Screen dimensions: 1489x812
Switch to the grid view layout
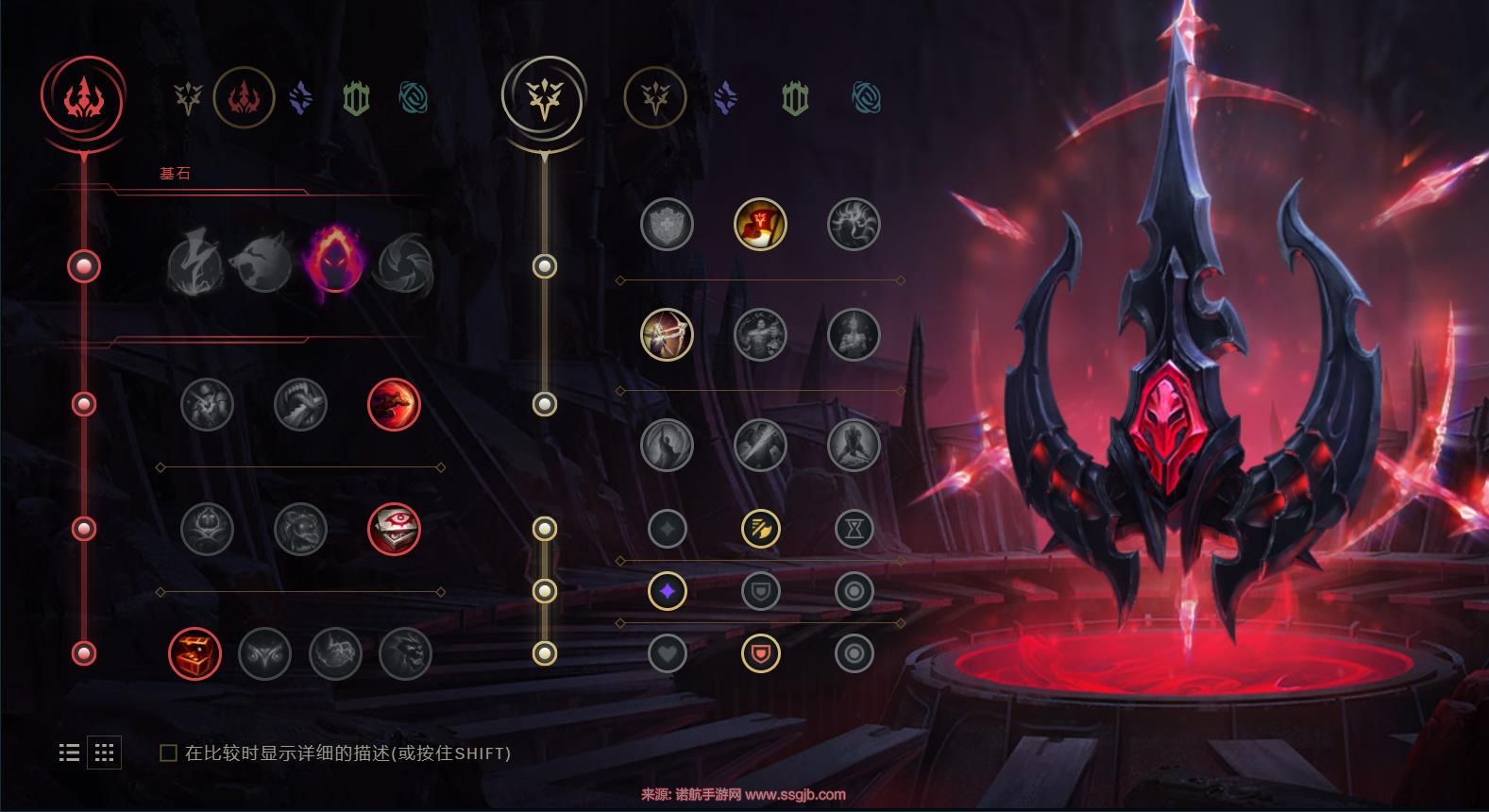pyautogui.click(x=104, y=753)
